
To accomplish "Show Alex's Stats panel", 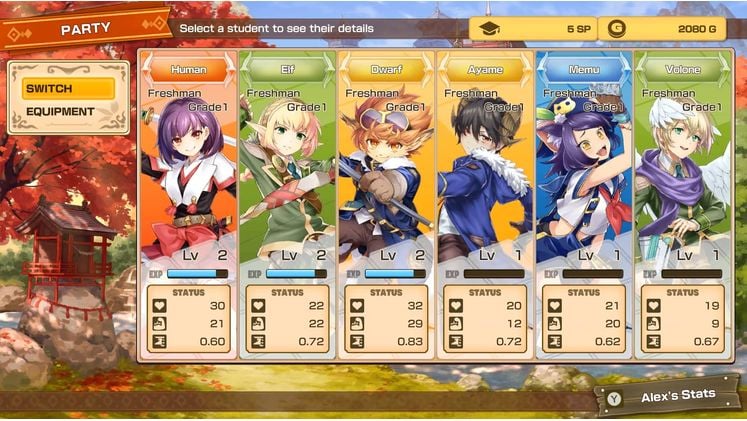I will pyautogui.click(x=668, y=395).
